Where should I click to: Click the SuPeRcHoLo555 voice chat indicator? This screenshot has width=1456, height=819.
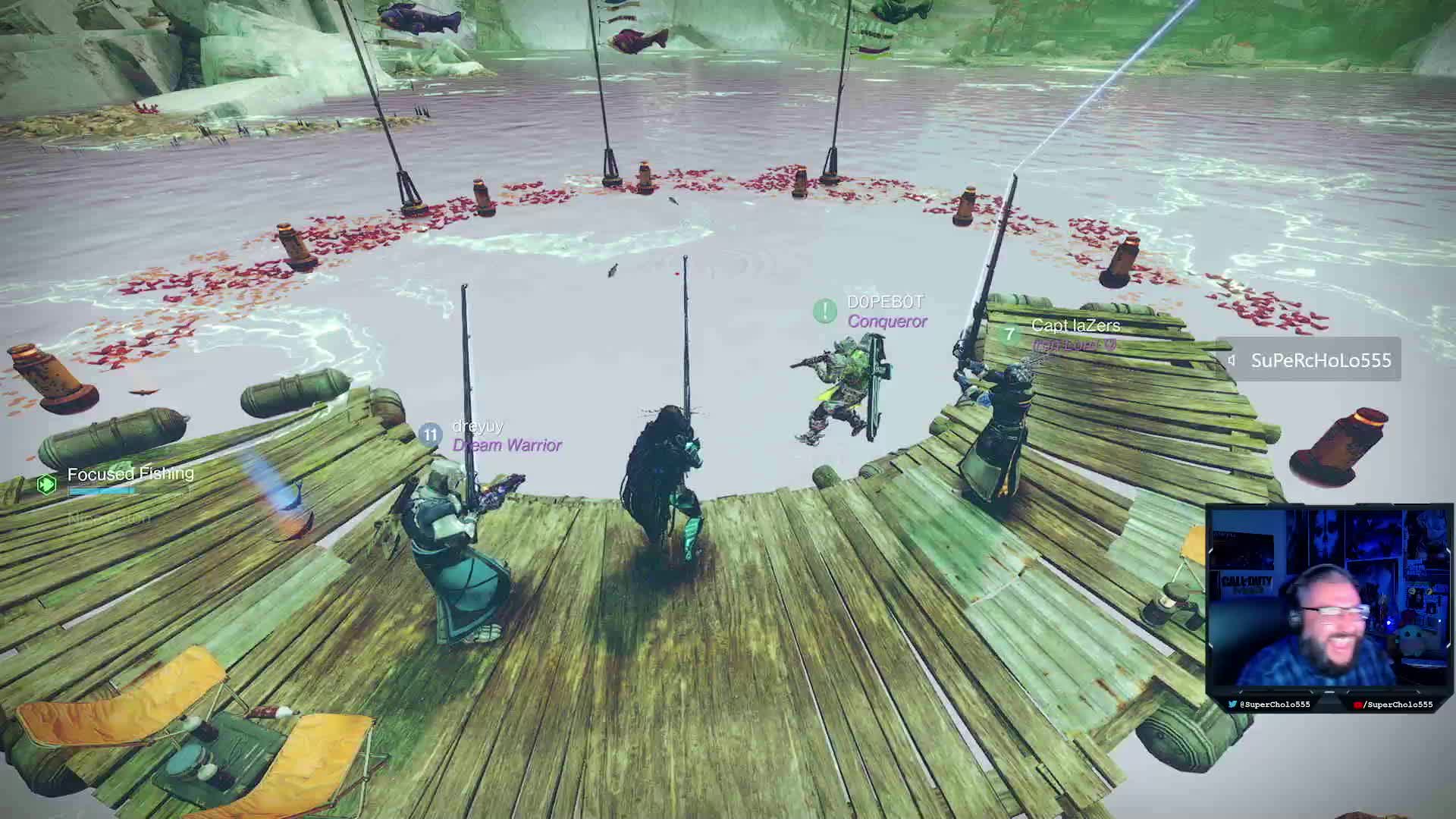pos(1310,360)
